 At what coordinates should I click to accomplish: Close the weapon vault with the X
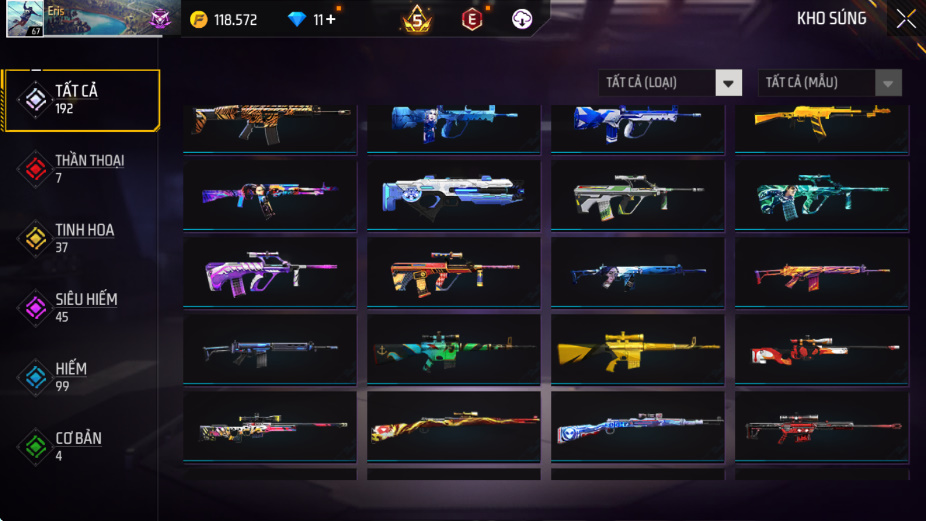905,19
